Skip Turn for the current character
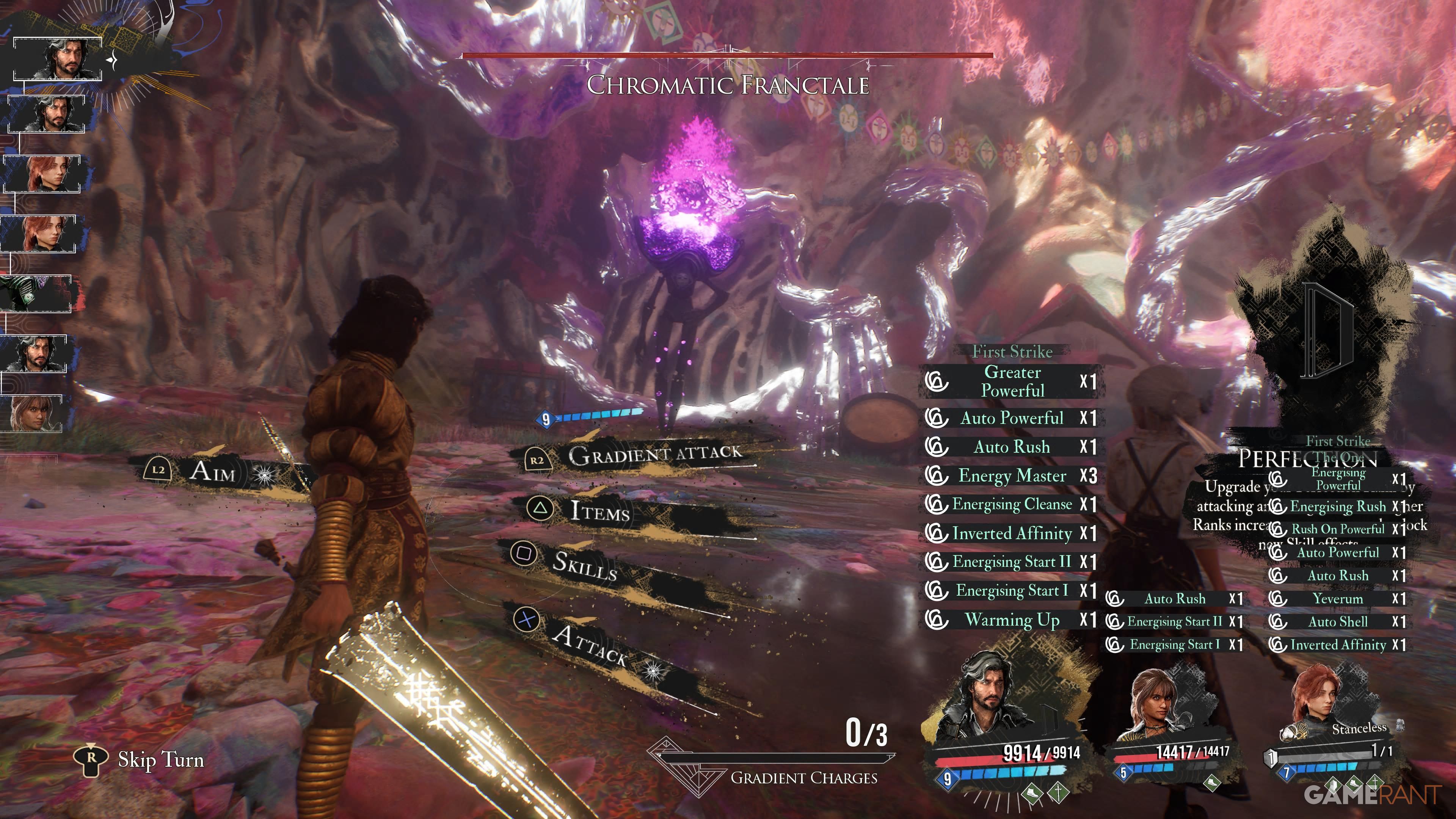 pyautogui.click(x=160, y=759)
